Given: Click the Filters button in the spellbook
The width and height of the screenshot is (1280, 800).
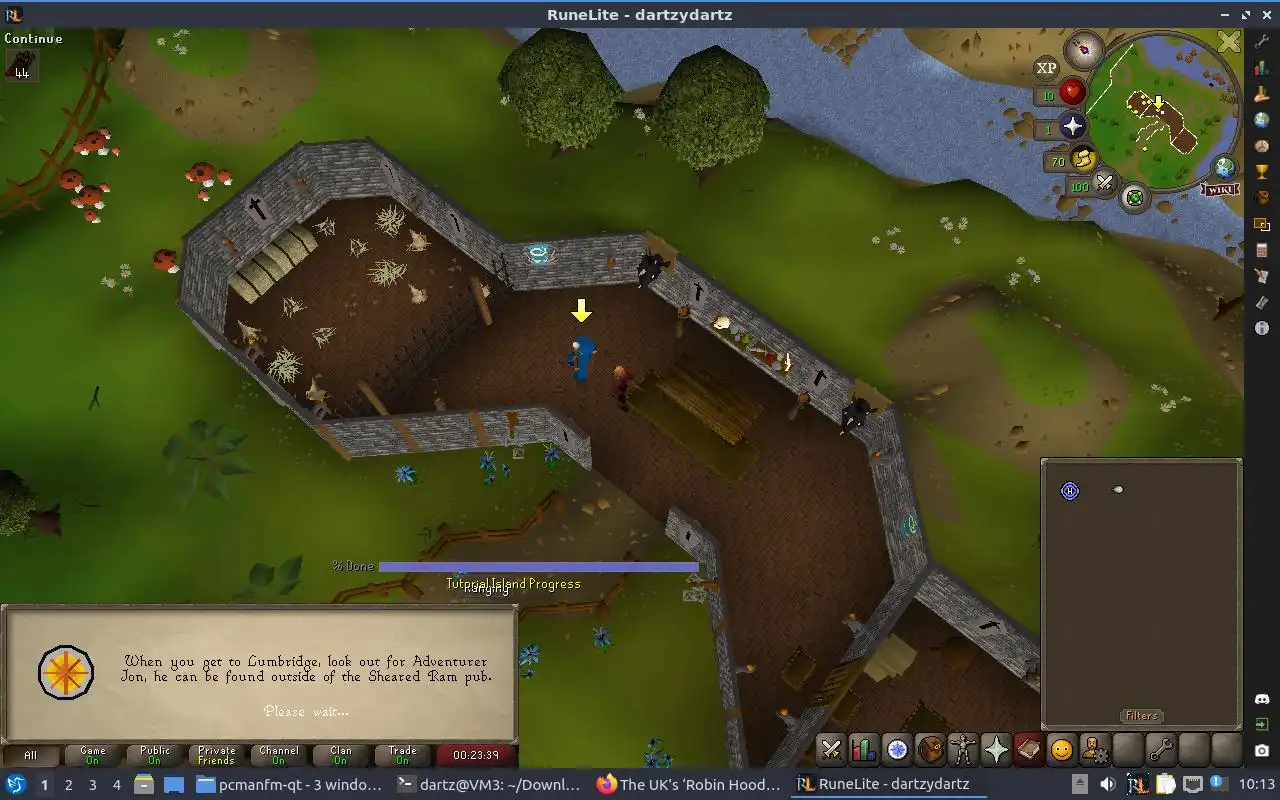Looking at the screenshot, I should [1141, 716].
